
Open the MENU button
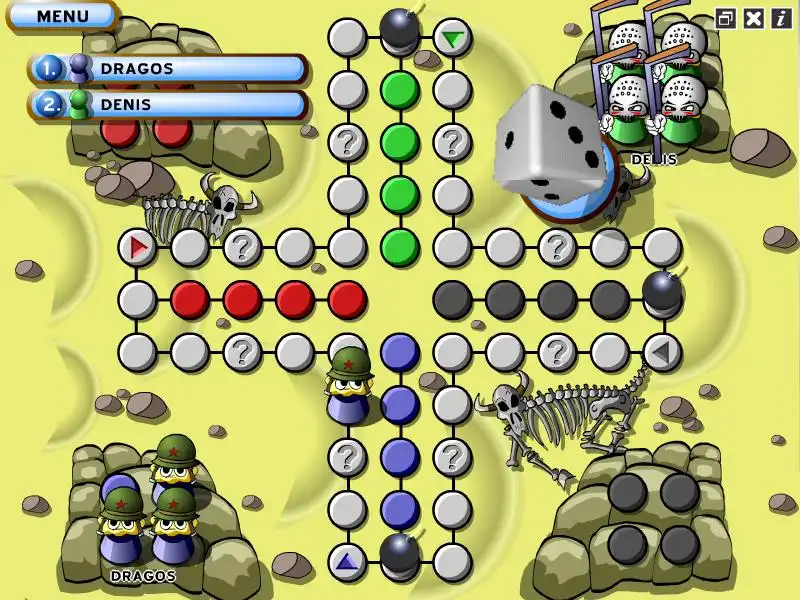click(x=62, y=16)
